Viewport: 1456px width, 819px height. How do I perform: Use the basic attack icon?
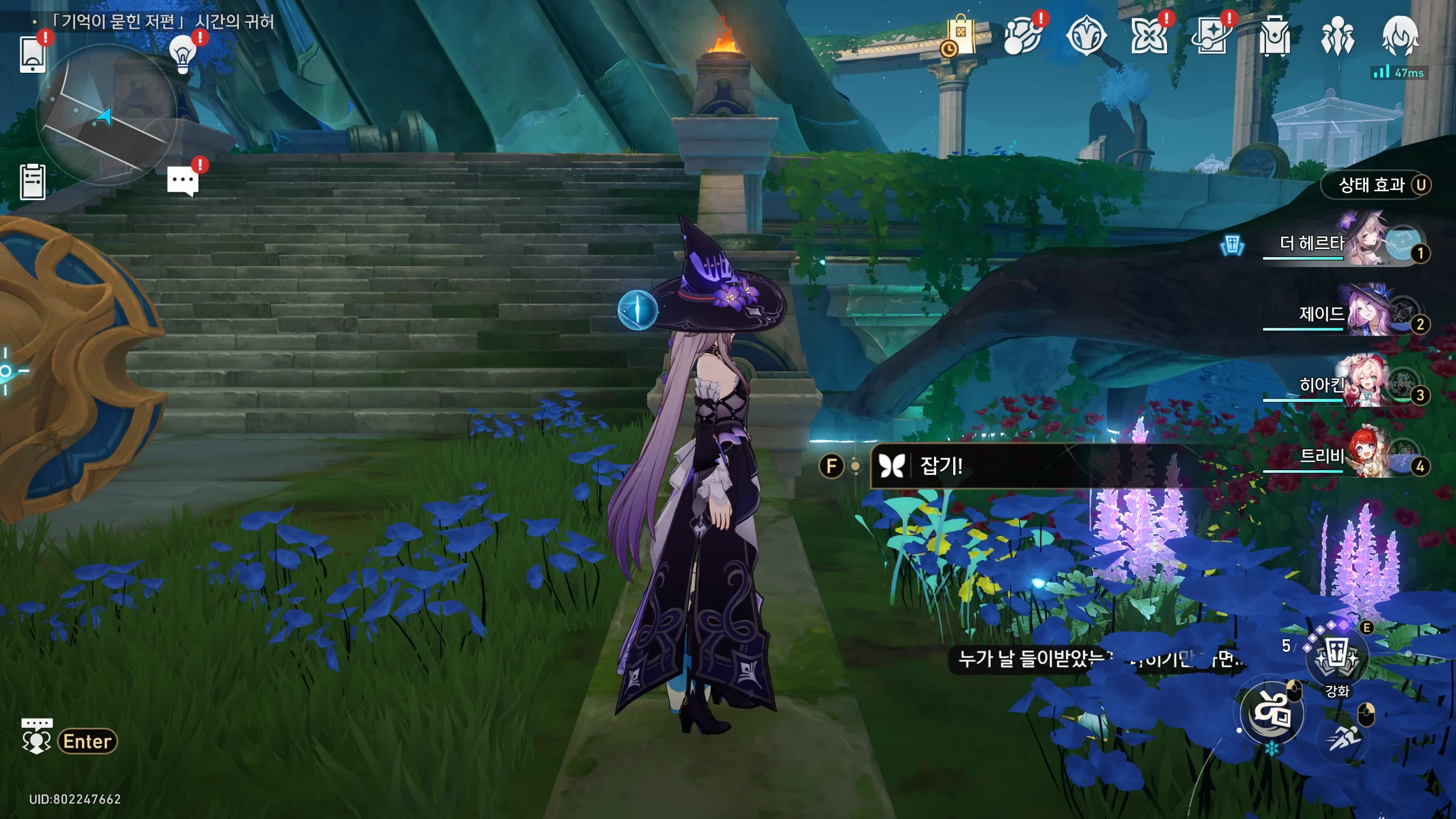coord(1272,712)
